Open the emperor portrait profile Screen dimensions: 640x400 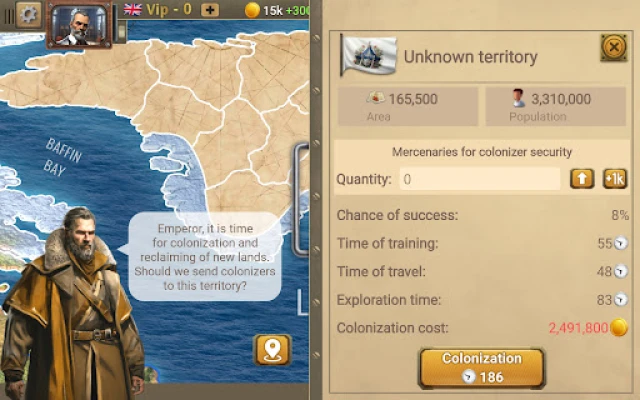78,24
